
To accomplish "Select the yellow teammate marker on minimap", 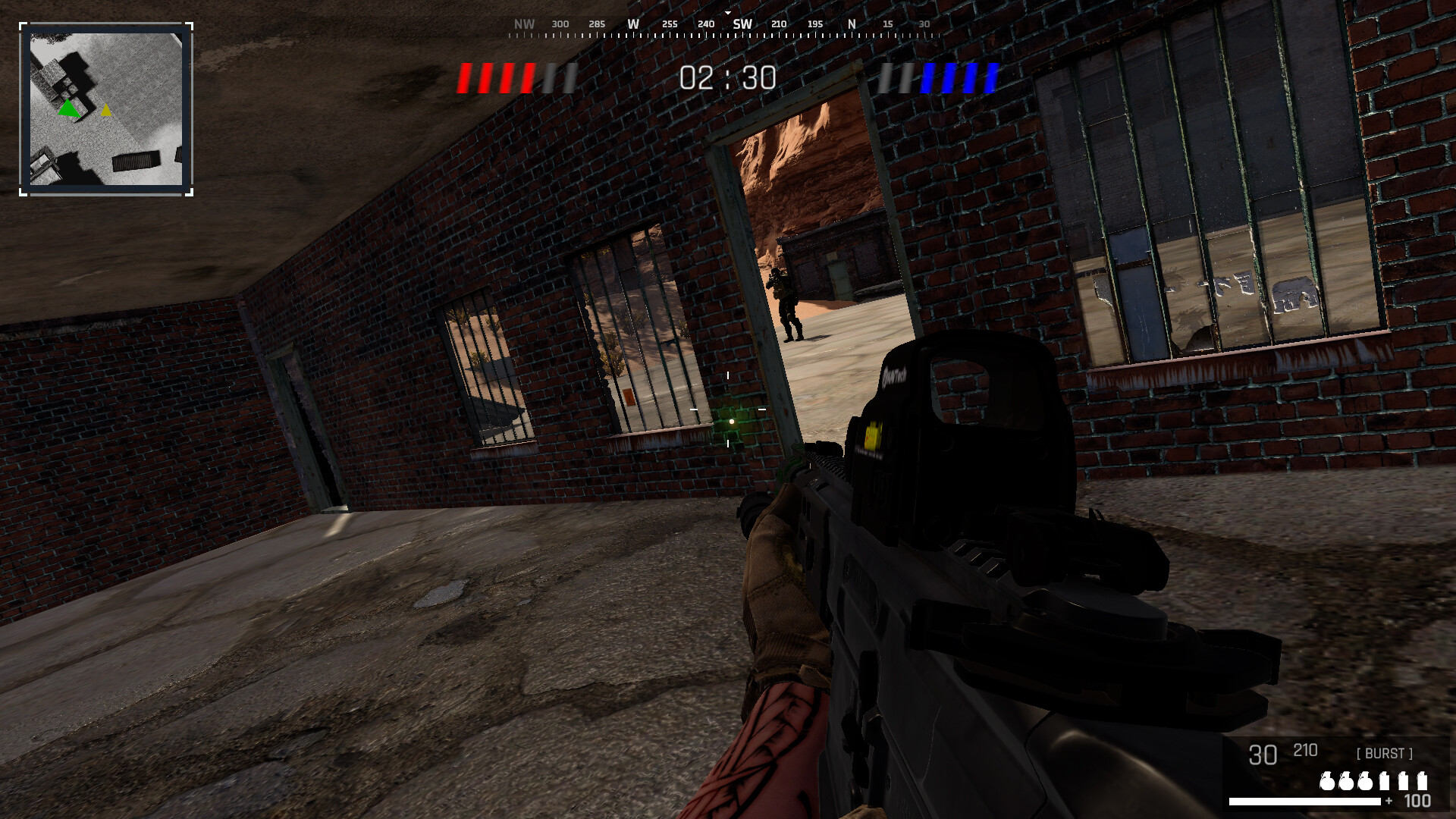I will click(106, 110).
